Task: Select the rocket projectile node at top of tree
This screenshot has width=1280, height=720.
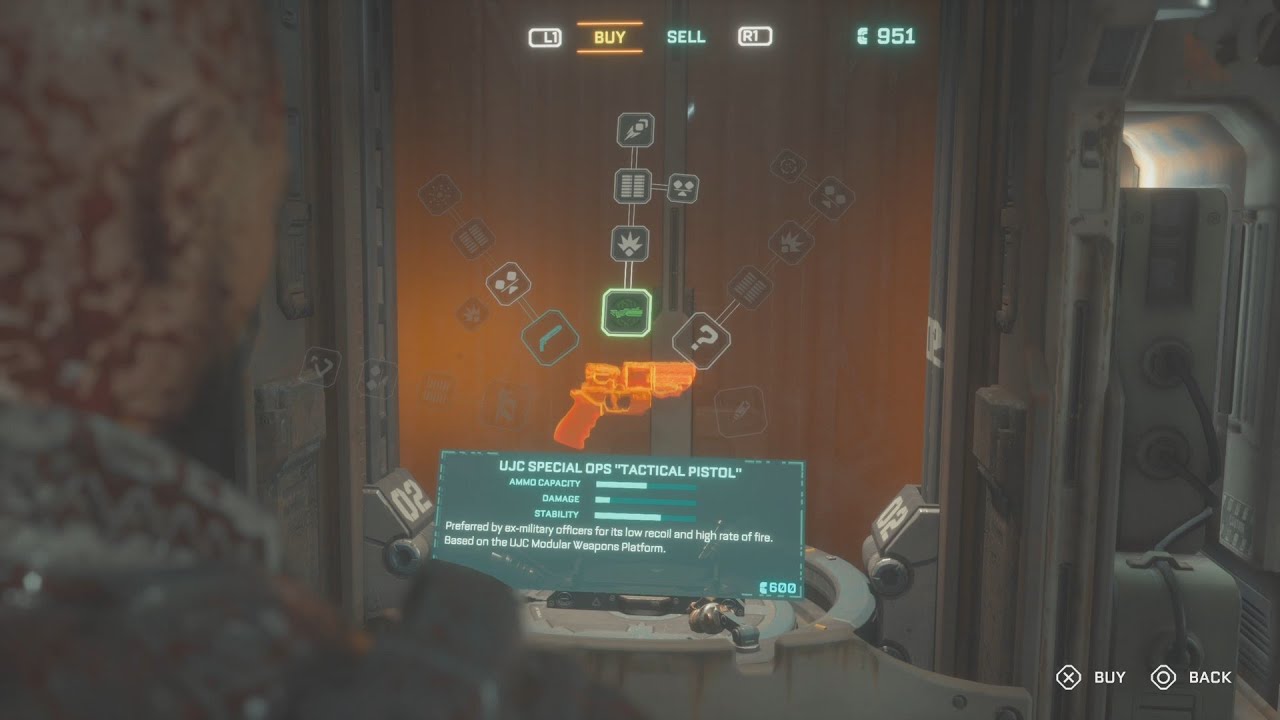Action: 633,131
